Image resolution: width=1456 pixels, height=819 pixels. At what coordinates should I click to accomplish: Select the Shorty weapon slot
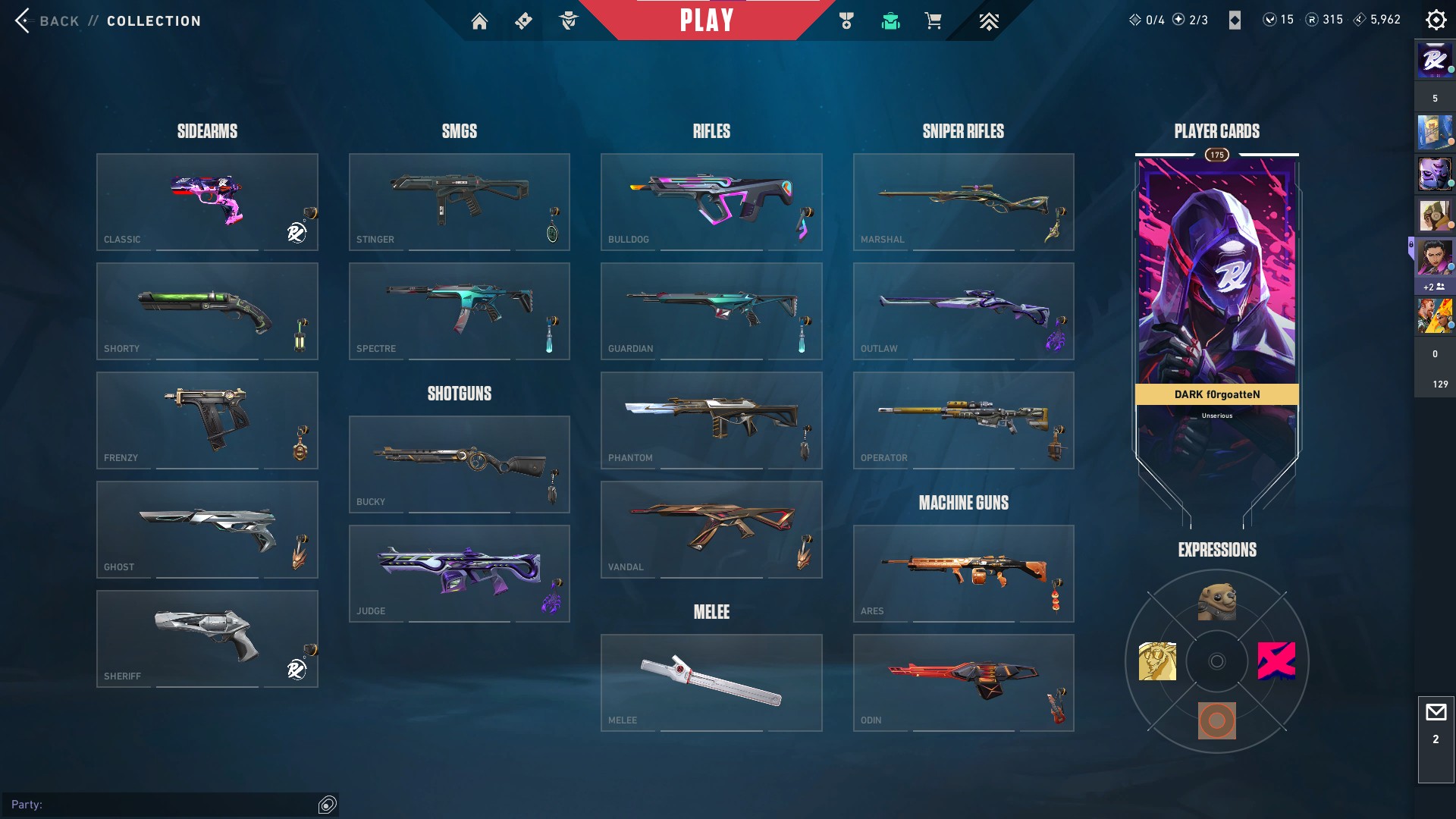207,311
